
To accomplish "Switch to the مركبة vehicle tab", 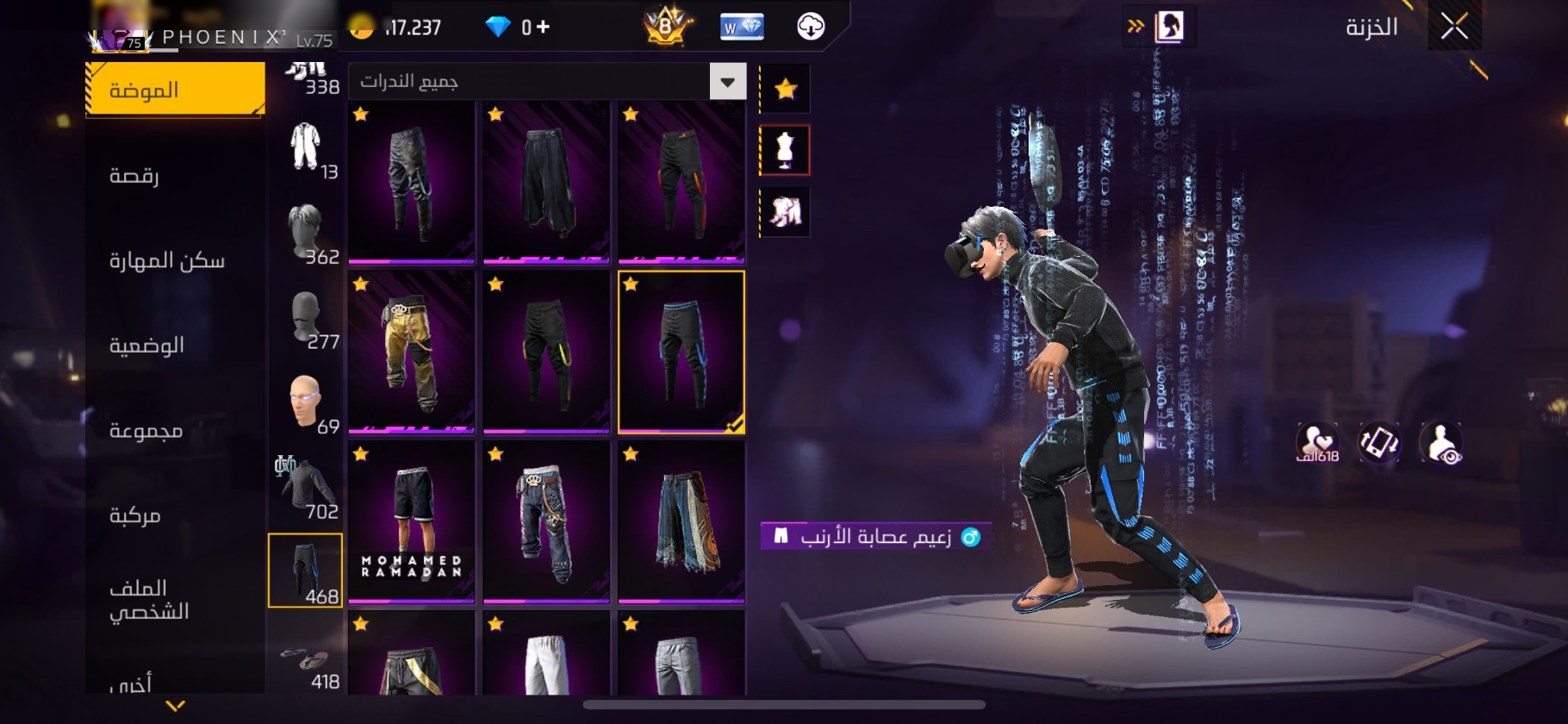I will click(x=135, y=515).
